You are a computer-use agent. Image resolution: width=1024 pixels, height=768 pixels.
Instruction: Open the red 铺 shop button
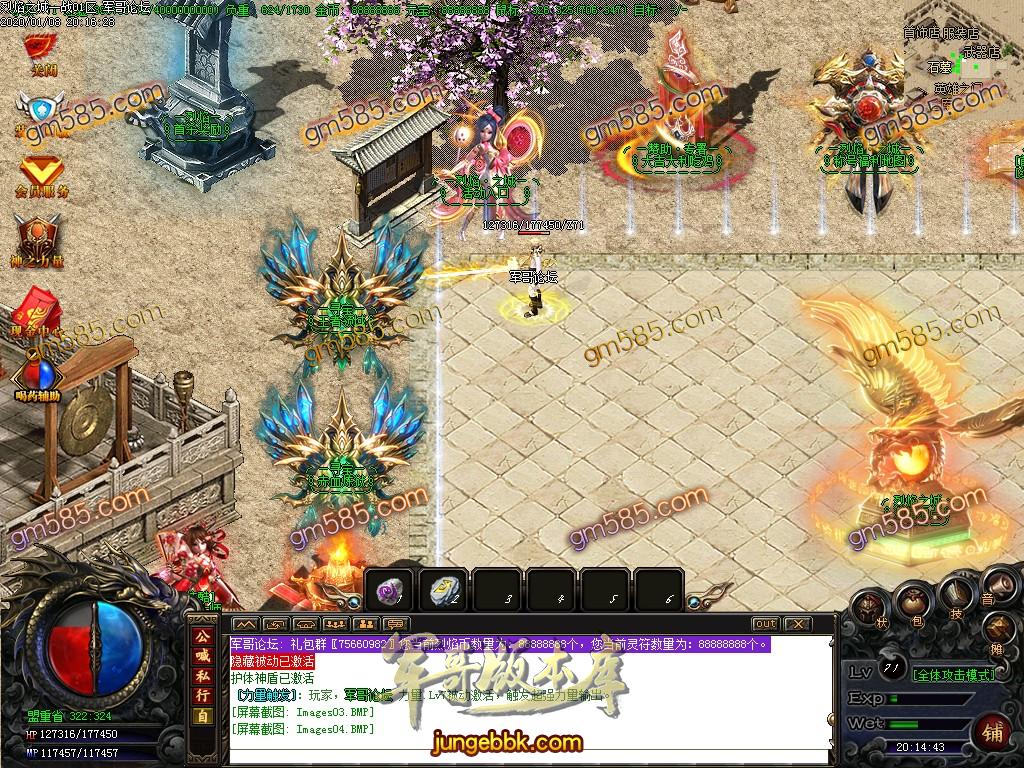pos(992,730)
